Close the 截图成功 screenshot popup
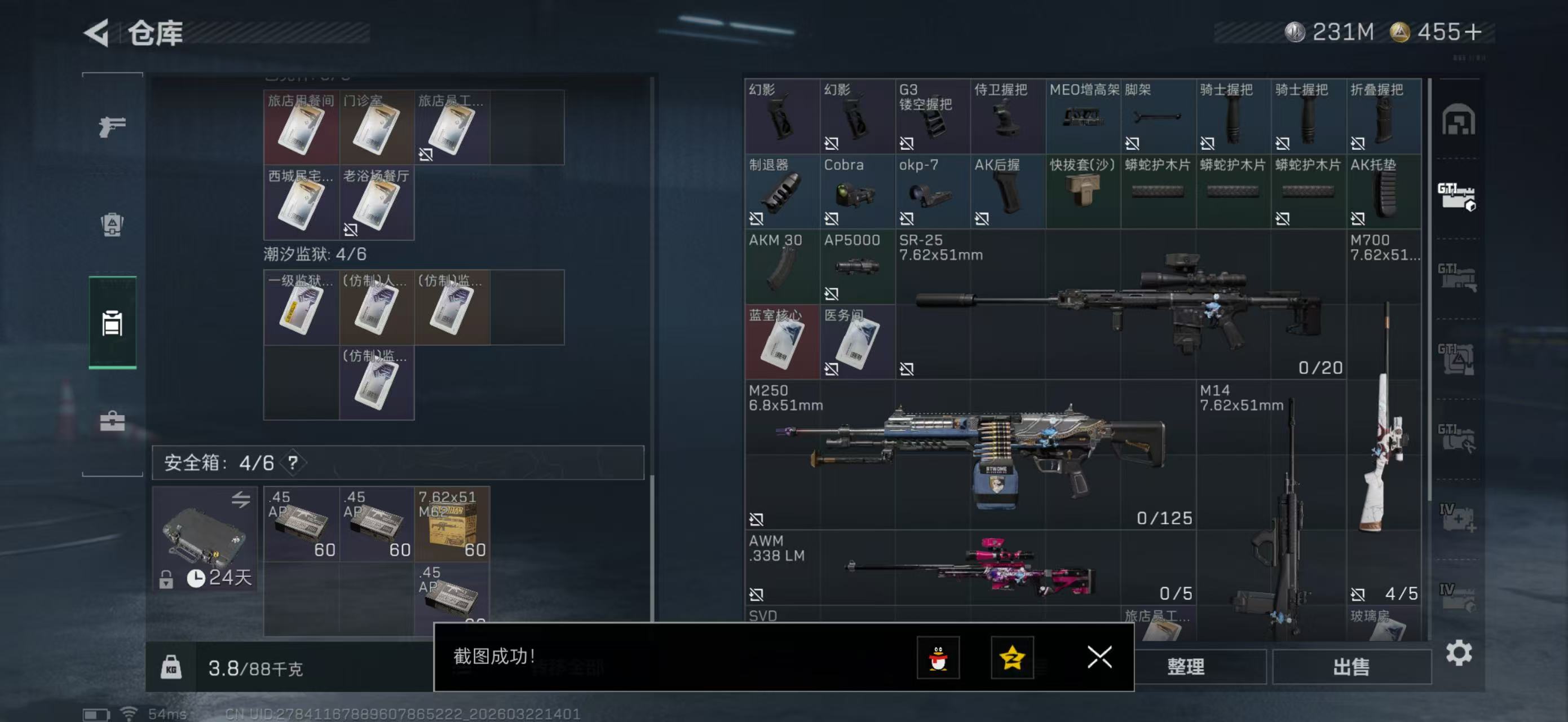1568x722 pixels. tap(1099, 658)
